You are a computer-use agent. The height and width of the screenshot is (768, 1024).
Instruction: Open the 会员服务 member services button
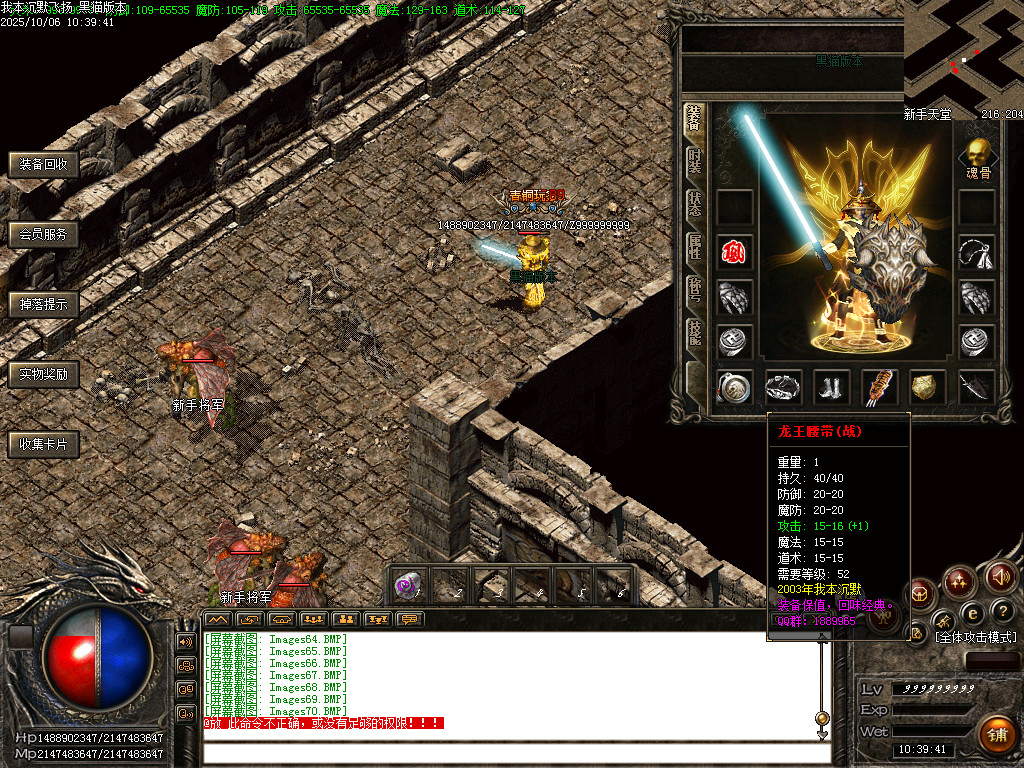point(43,235)
